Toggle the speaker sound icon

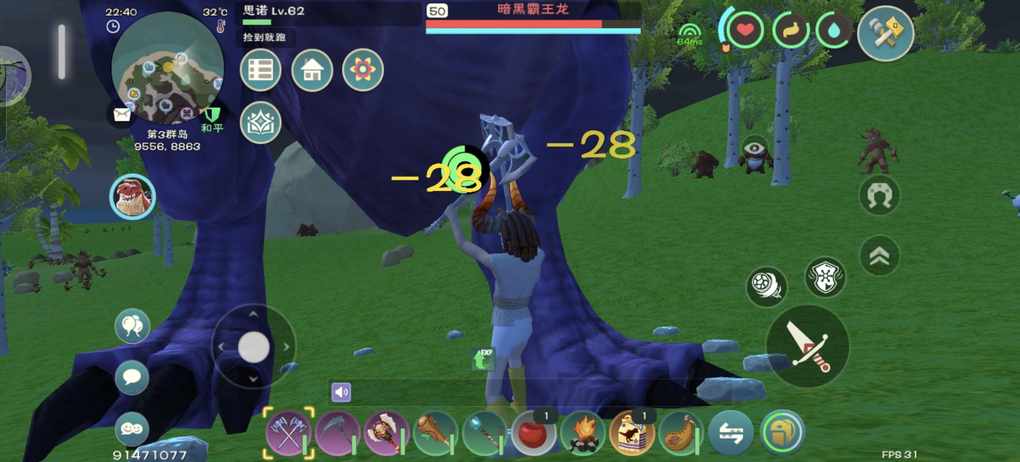pyautogui.click(x=342, y=393)
